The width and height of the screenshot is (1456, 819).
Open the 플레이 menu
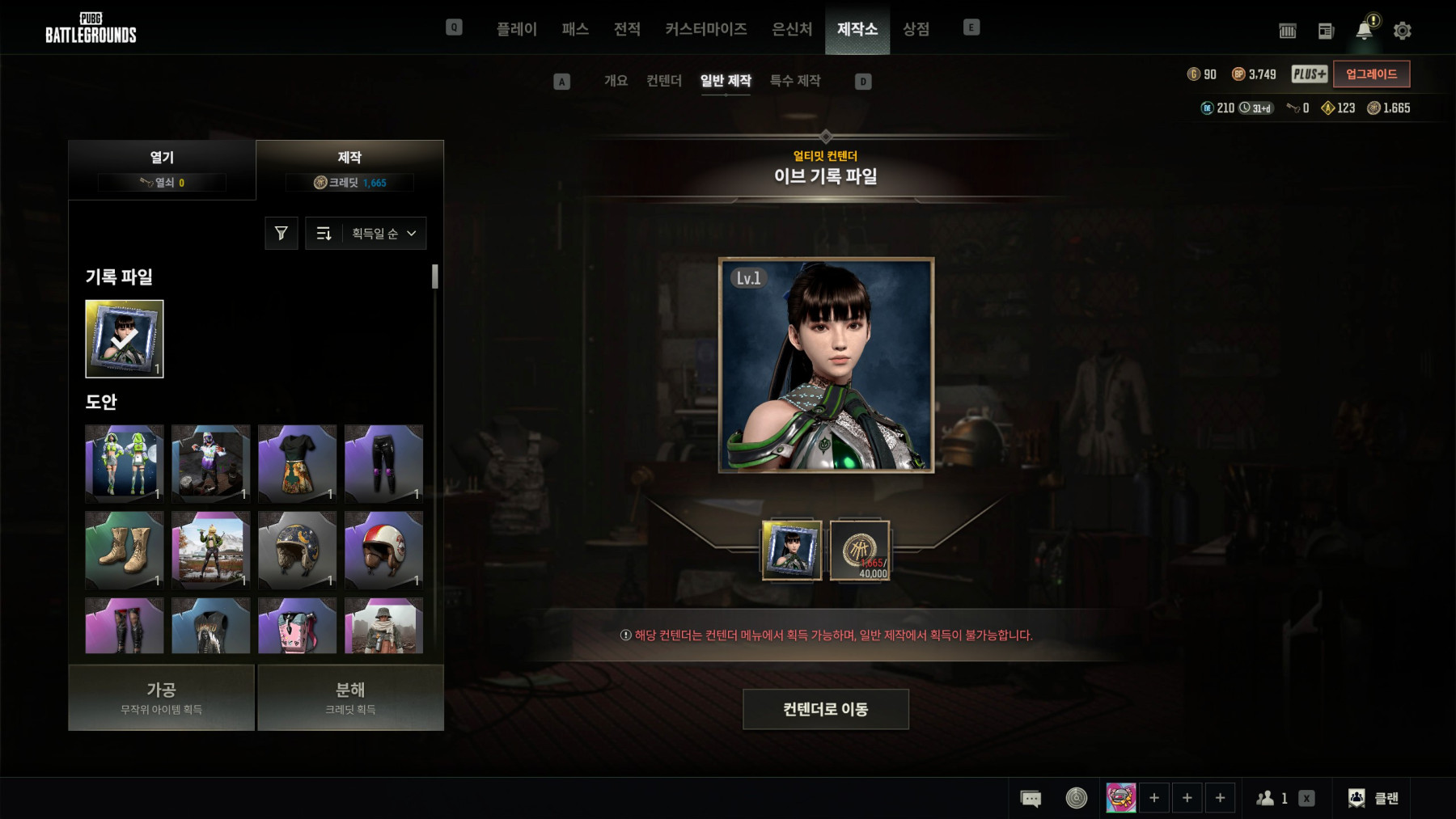pos(516,29)
